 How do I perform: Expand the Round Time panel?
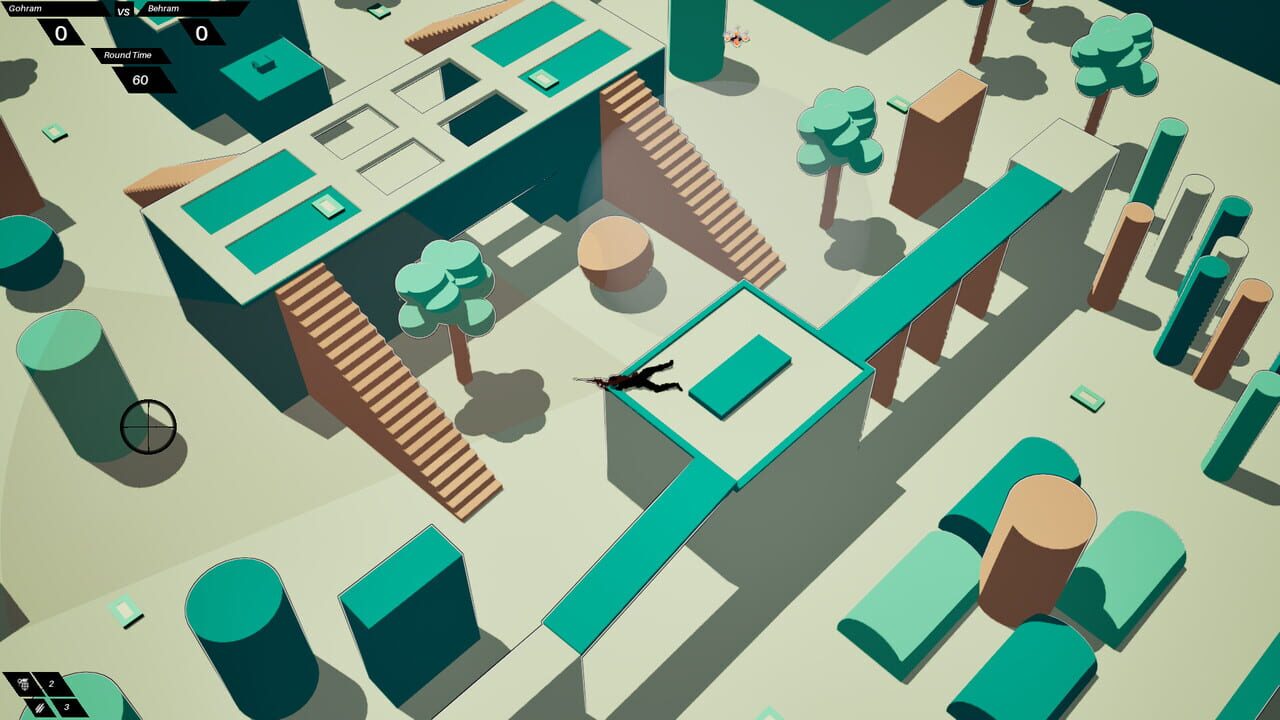coord(128,55)
